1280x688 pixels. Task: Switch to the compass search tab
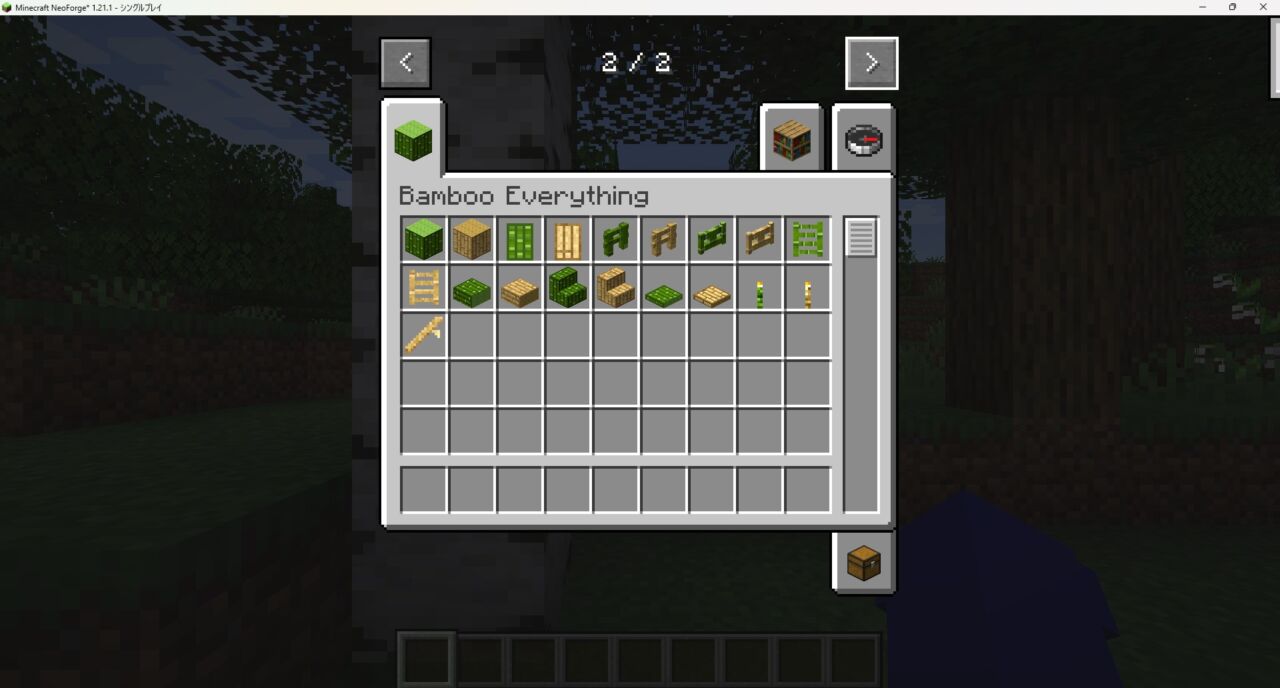click(864, 141)
